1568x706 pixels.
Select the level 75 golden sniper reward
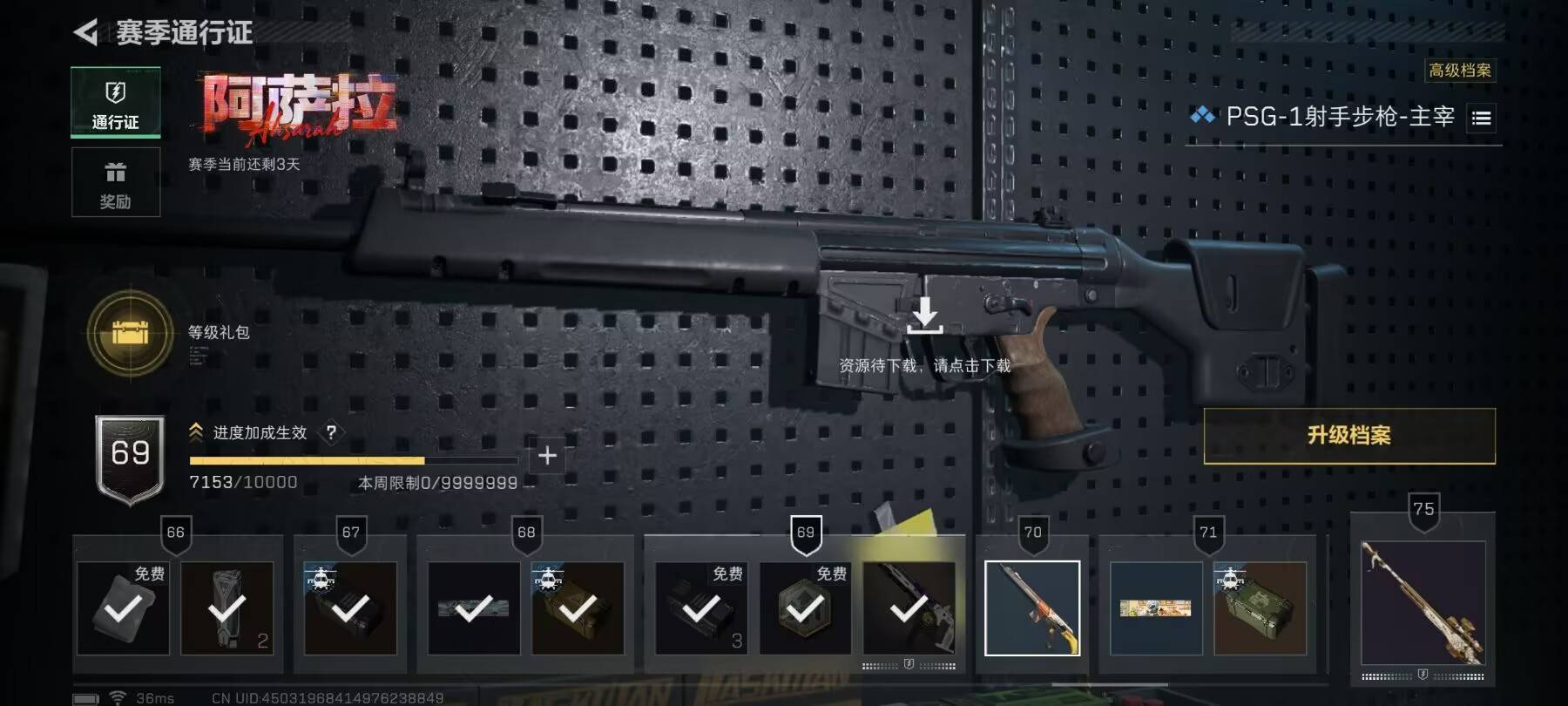click(1423, 603)
